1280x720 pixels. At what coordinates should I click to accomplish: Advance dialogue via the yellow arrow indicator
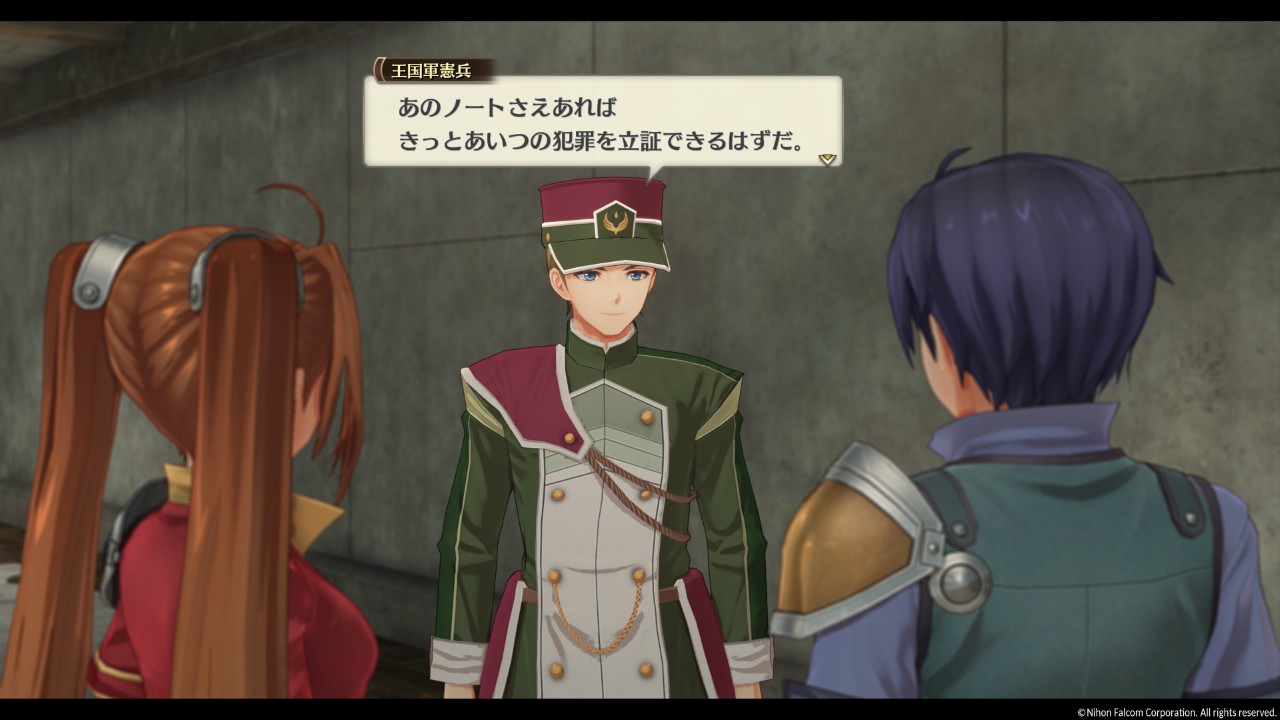[x=826, y=159]
